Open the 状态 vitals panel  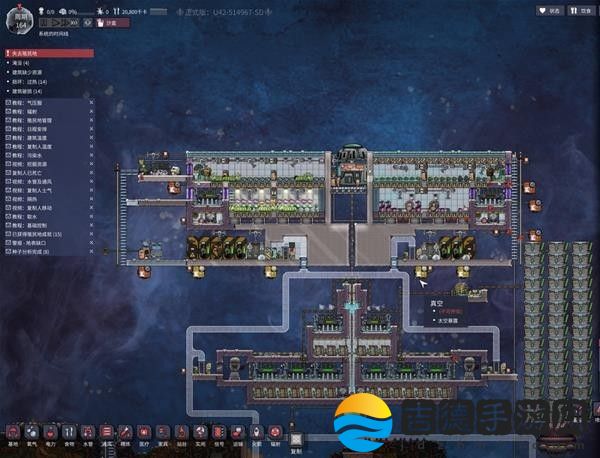[x=549, y=10]
